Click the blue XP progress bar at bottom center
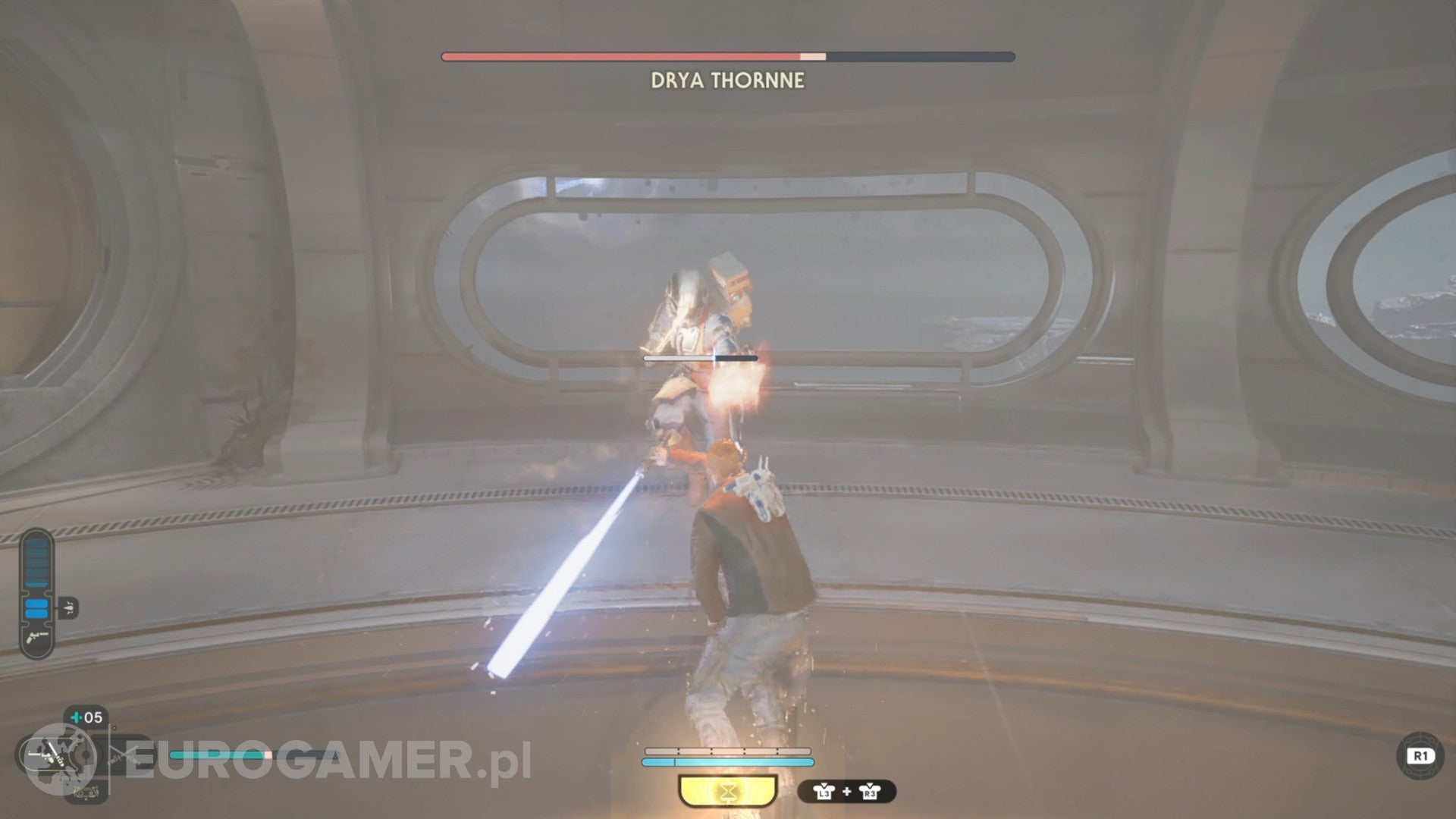Screen dimensions: 1456x819 (728, 762)
